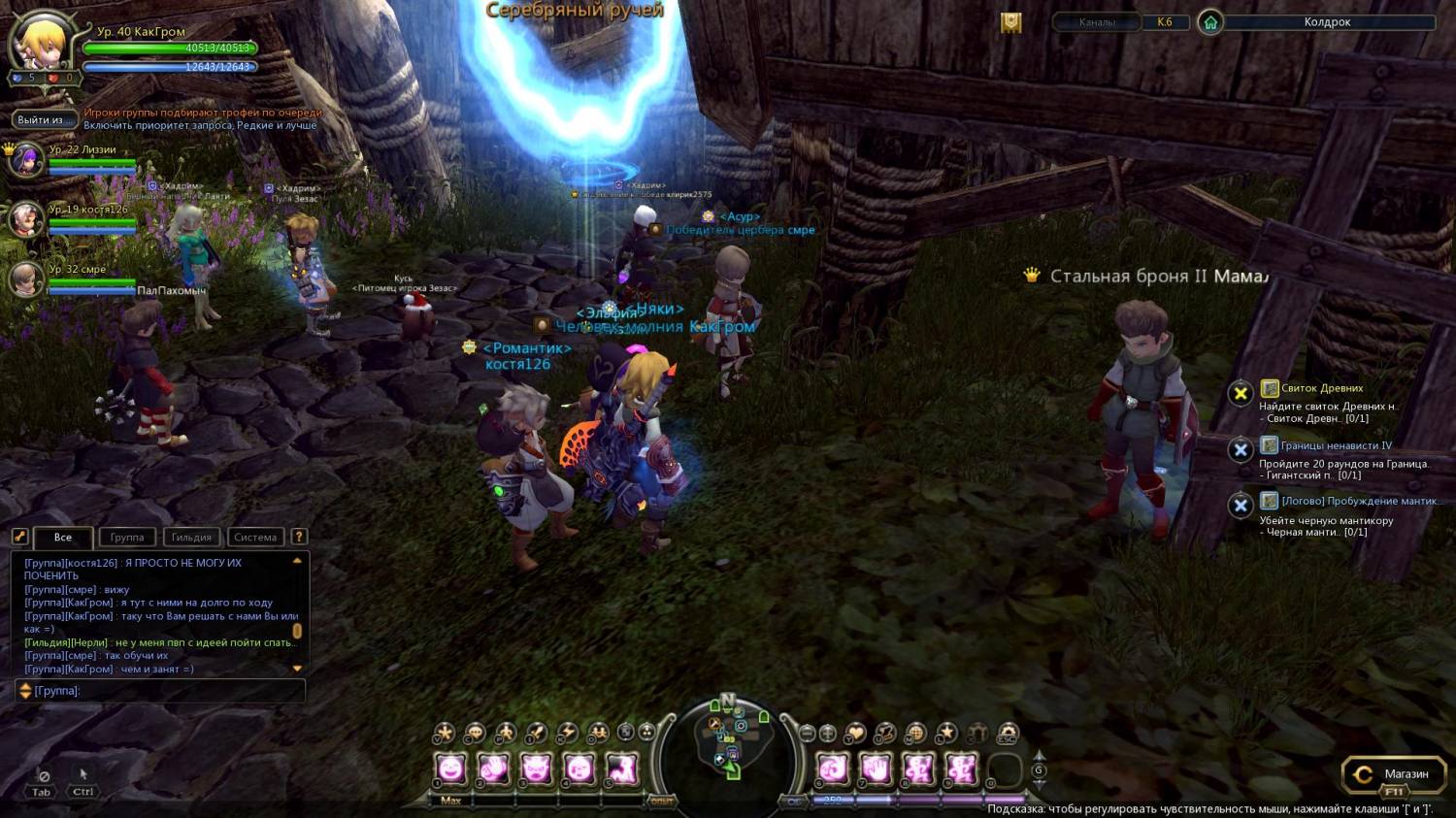Image resolution: width=1456 pixels, height=818 pixels.
Task: Select party member костя126 portrait
Action: 25,219
